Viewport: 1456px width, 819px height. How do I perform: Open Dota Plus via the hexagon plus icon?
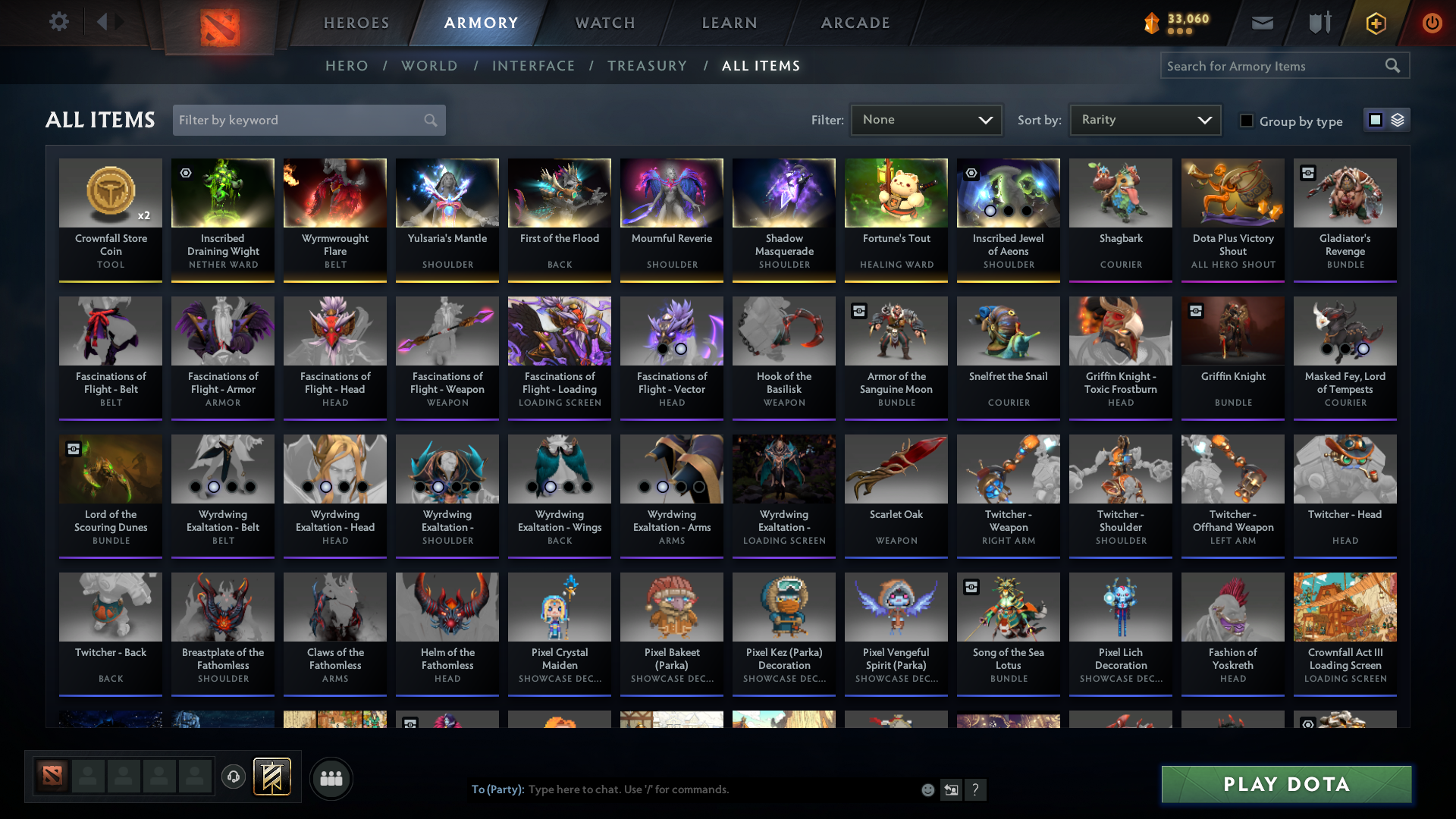tap(1375, 23)
